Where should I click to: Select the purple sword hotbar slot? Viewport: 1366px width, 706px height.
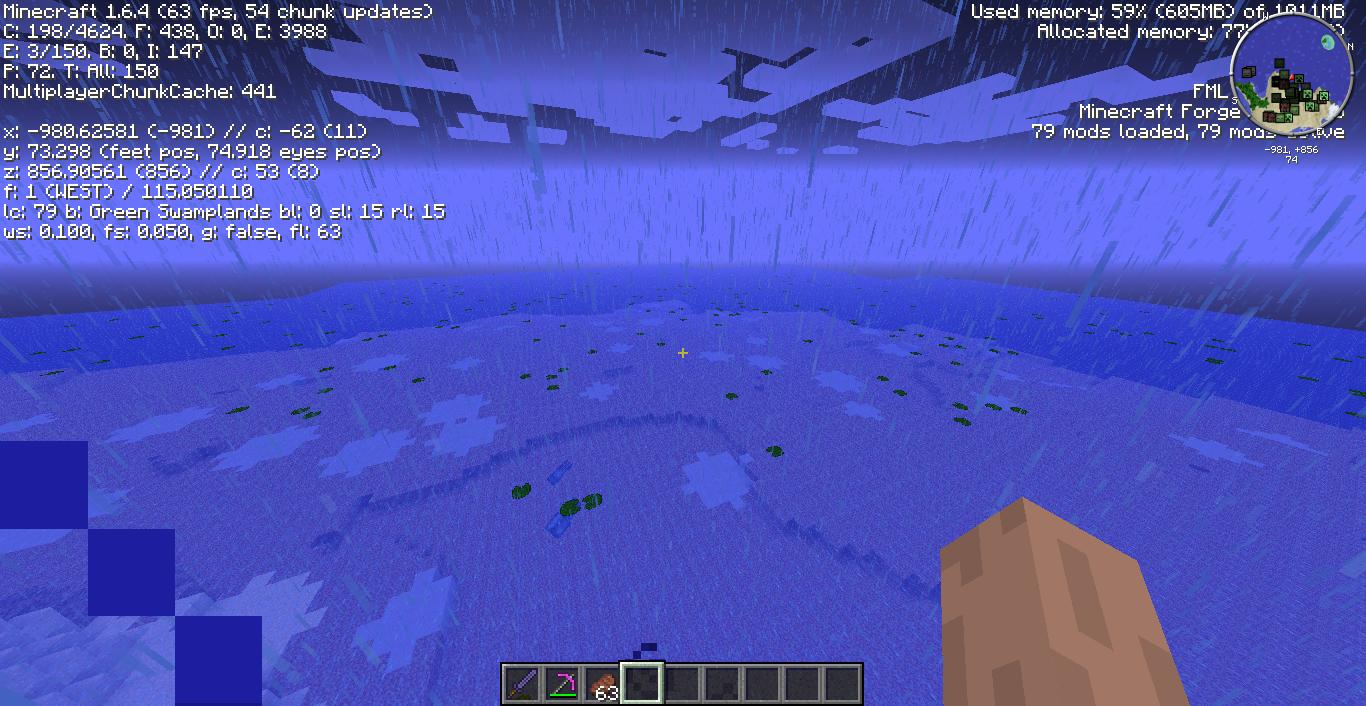(522, 684)
